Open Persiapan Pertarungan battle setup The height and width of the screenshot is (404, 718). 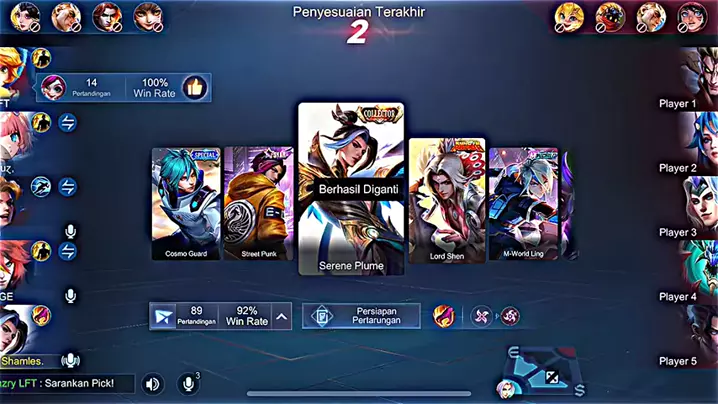[x=361, y=316]
